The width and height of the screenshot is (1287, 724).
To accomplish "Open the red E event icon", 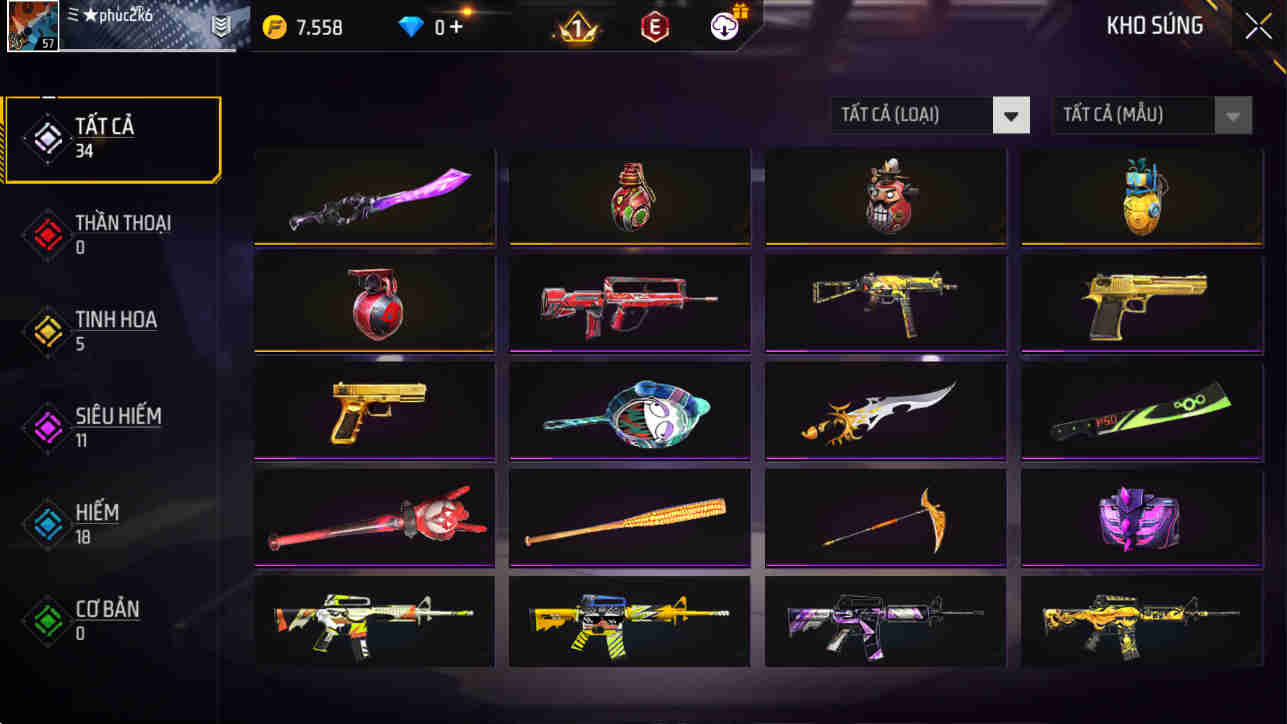I will pyautogui.click(x=657, y=27).
